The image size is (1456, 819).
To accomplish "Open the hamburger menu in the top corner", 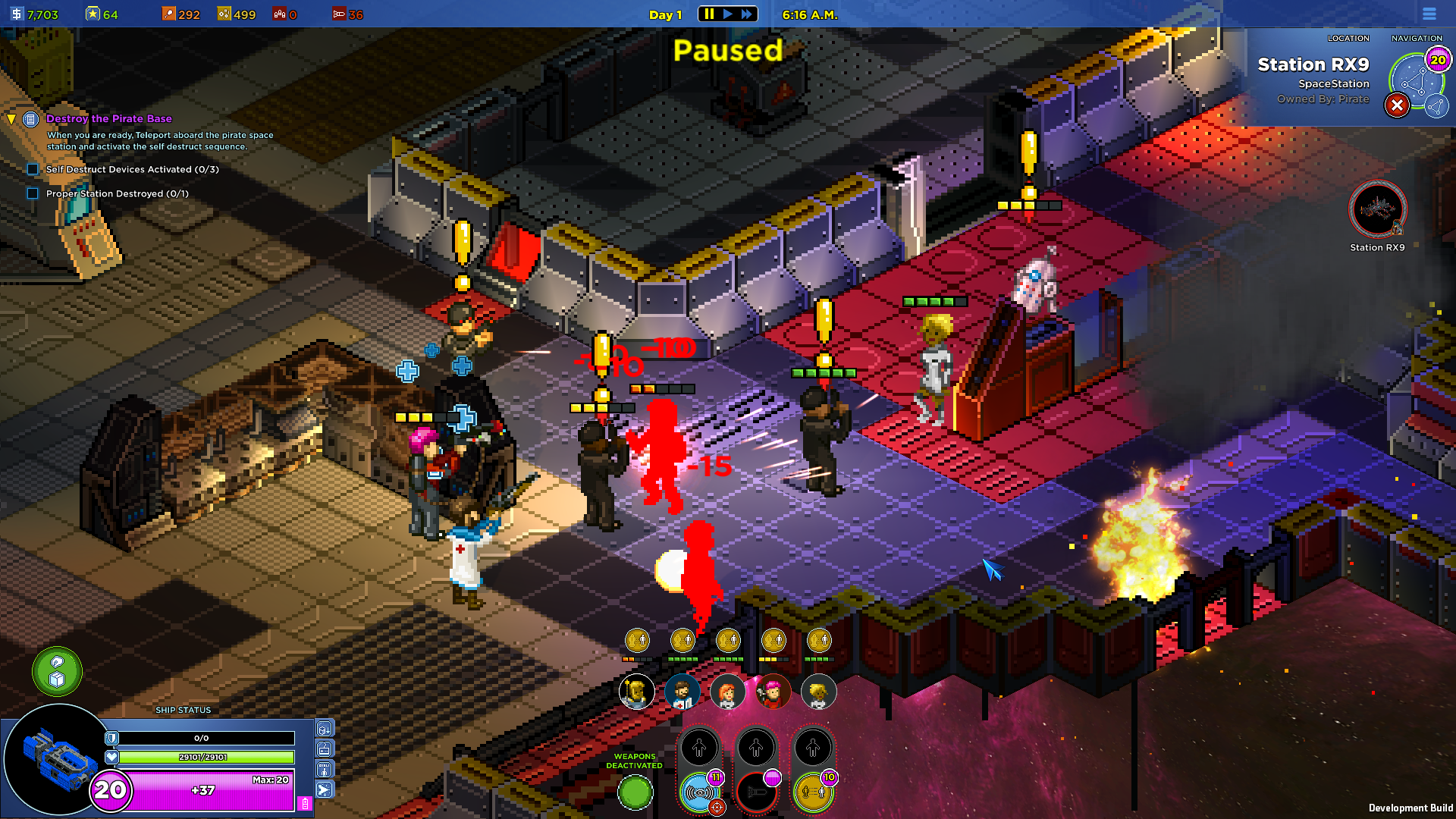I will [x=1429, y=14].
